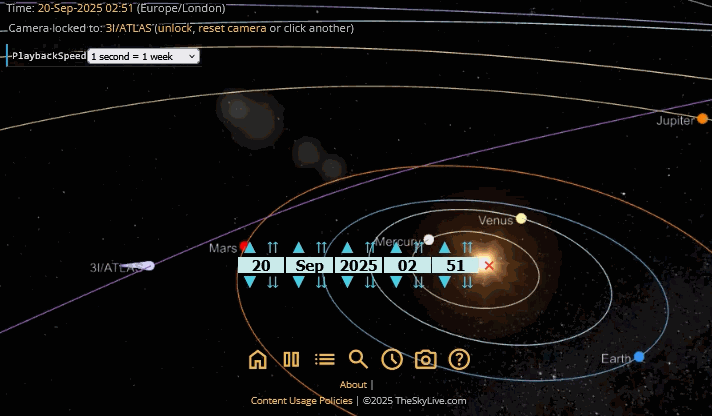712x416 pixels.
Task: Pause the orbit animation
Action: click(292, 360)
